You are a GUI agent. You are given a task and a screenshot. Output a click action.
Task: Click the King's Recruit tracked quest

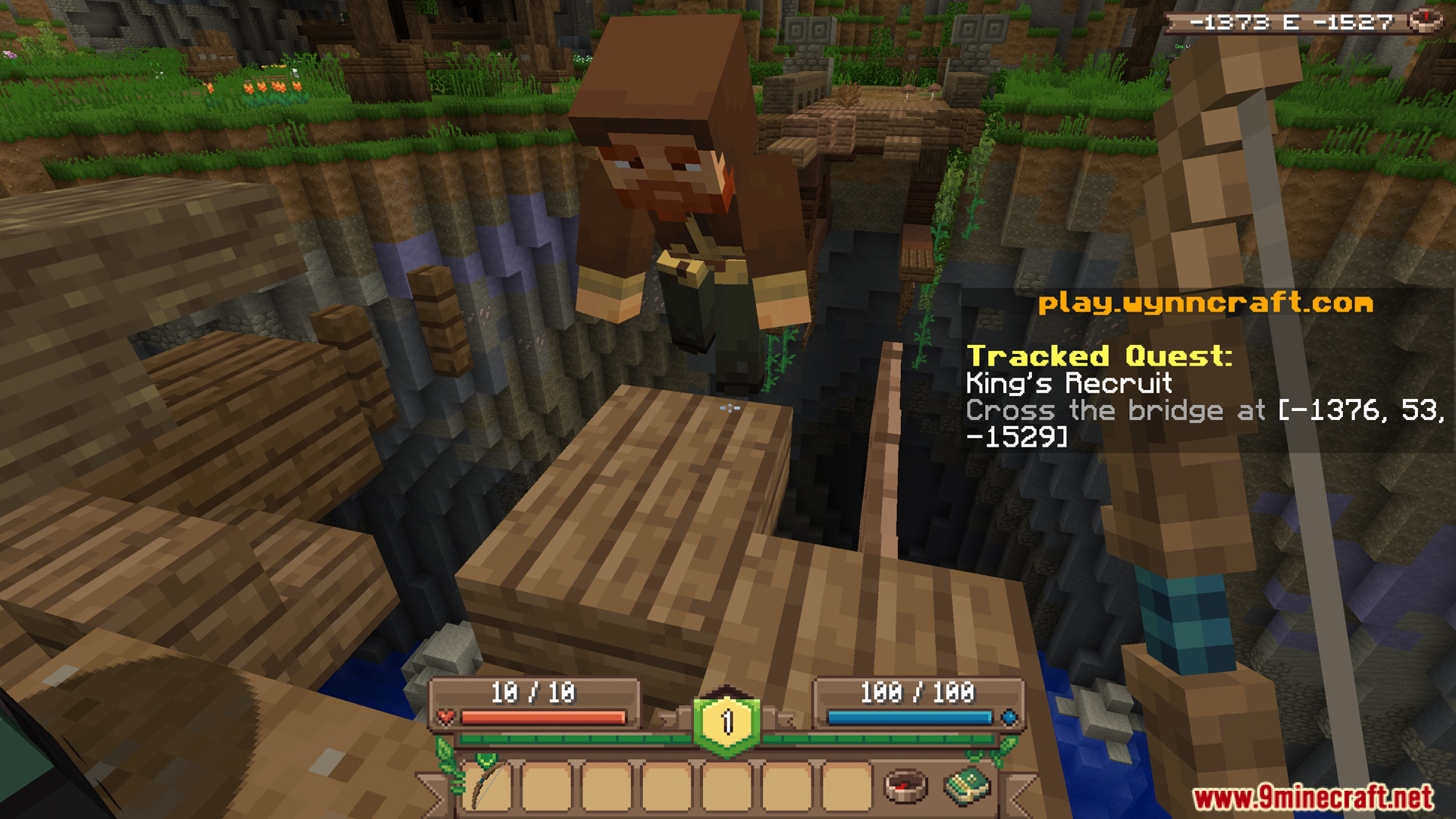[1068, 383]
